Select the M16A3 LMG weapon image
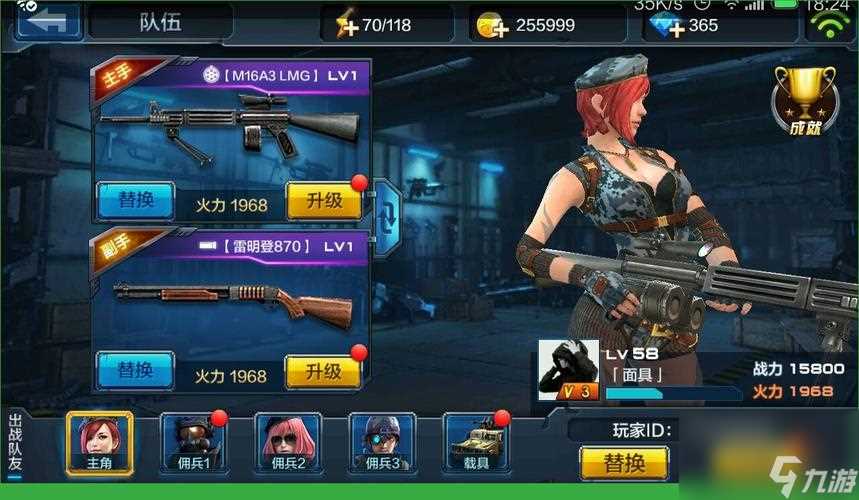The image size is (859, 500). [230, 128]
